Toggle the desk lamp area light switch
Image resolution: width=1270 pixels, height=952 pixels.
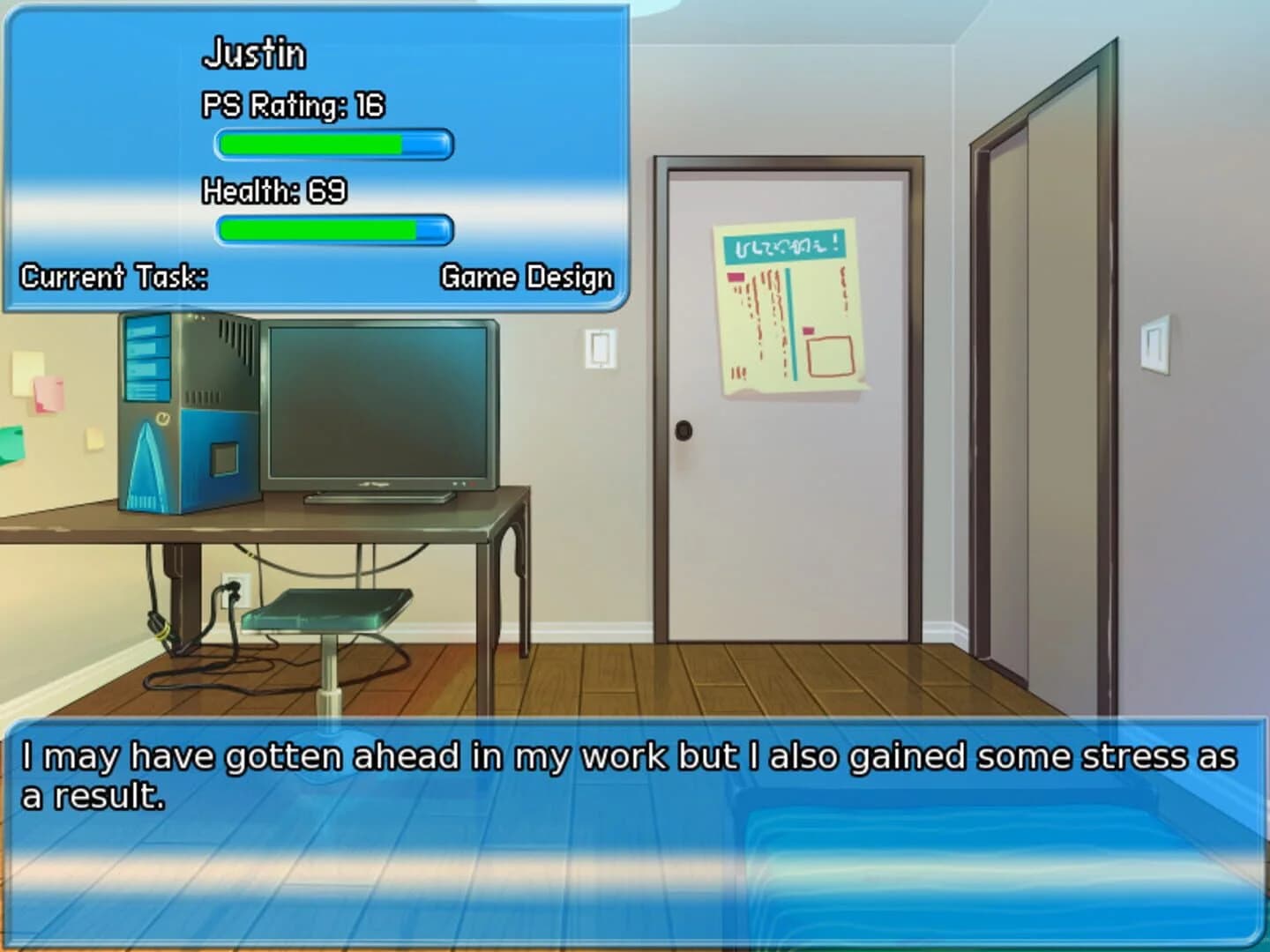pos(600,348)
